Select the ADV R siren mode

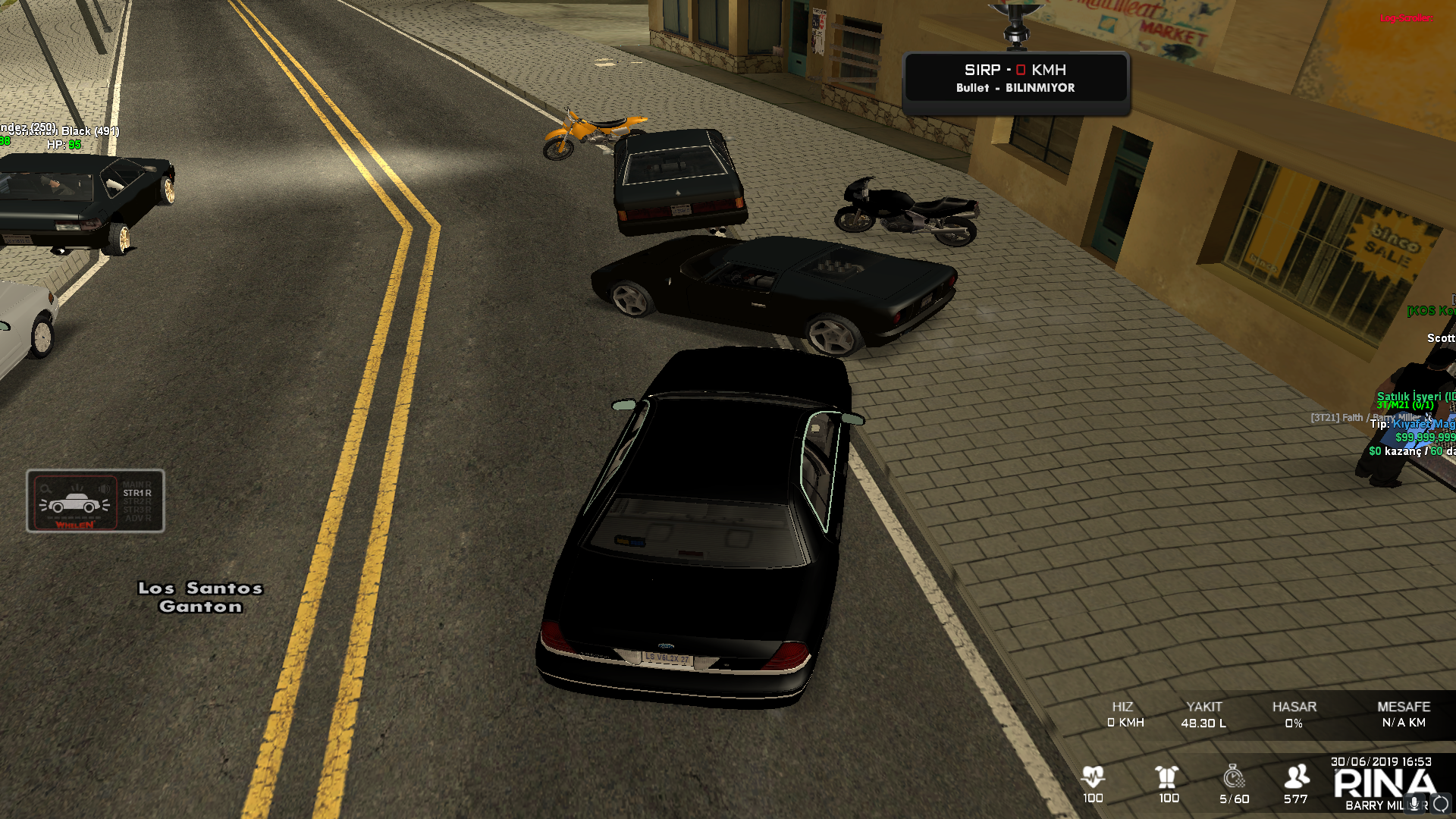137,519
